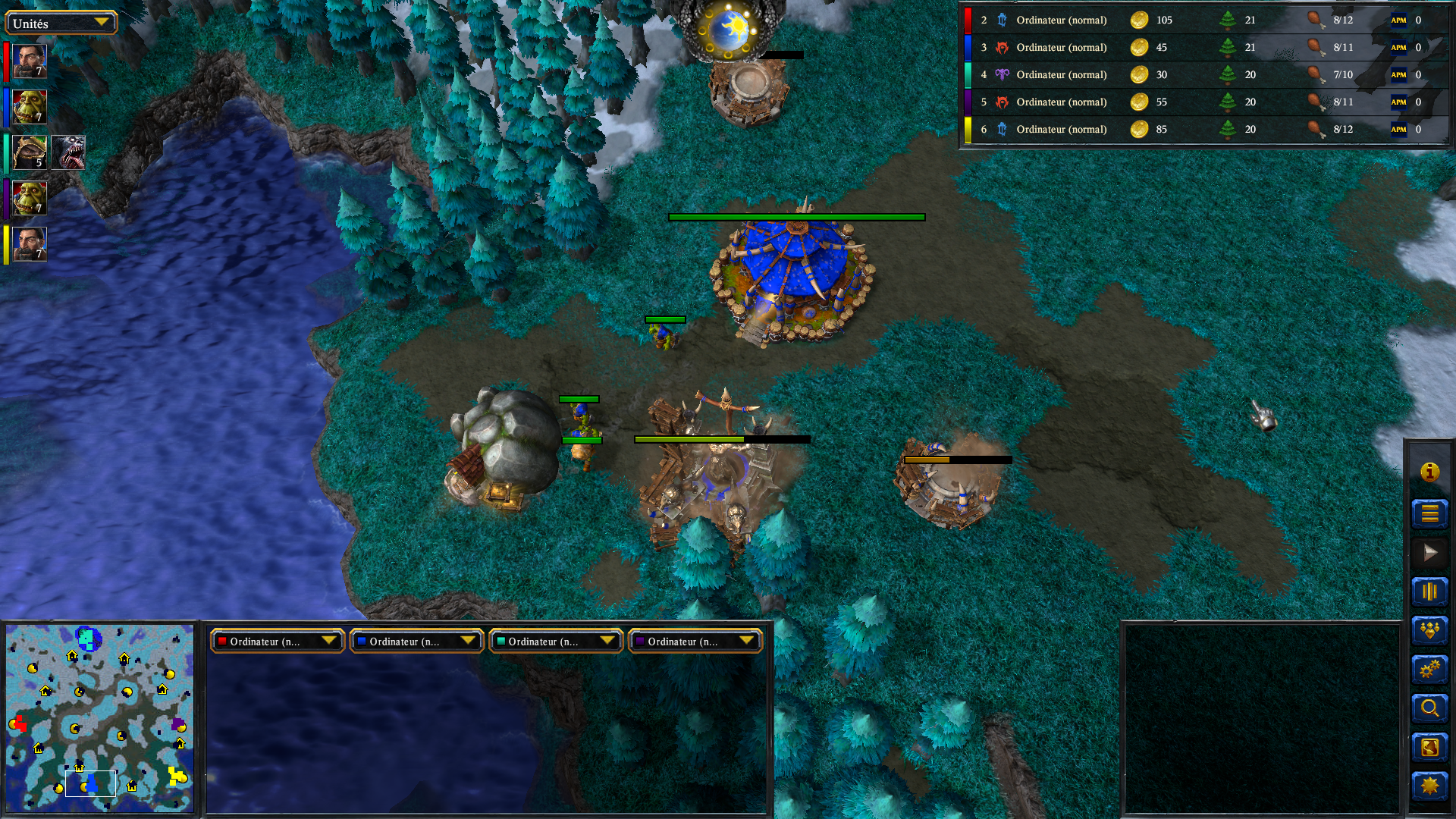Image resolution: width=1456 pixels, height=819 pixels.
Task: Open the teal Ordinateur player dropdown
Action: click(x=556, y=642)
